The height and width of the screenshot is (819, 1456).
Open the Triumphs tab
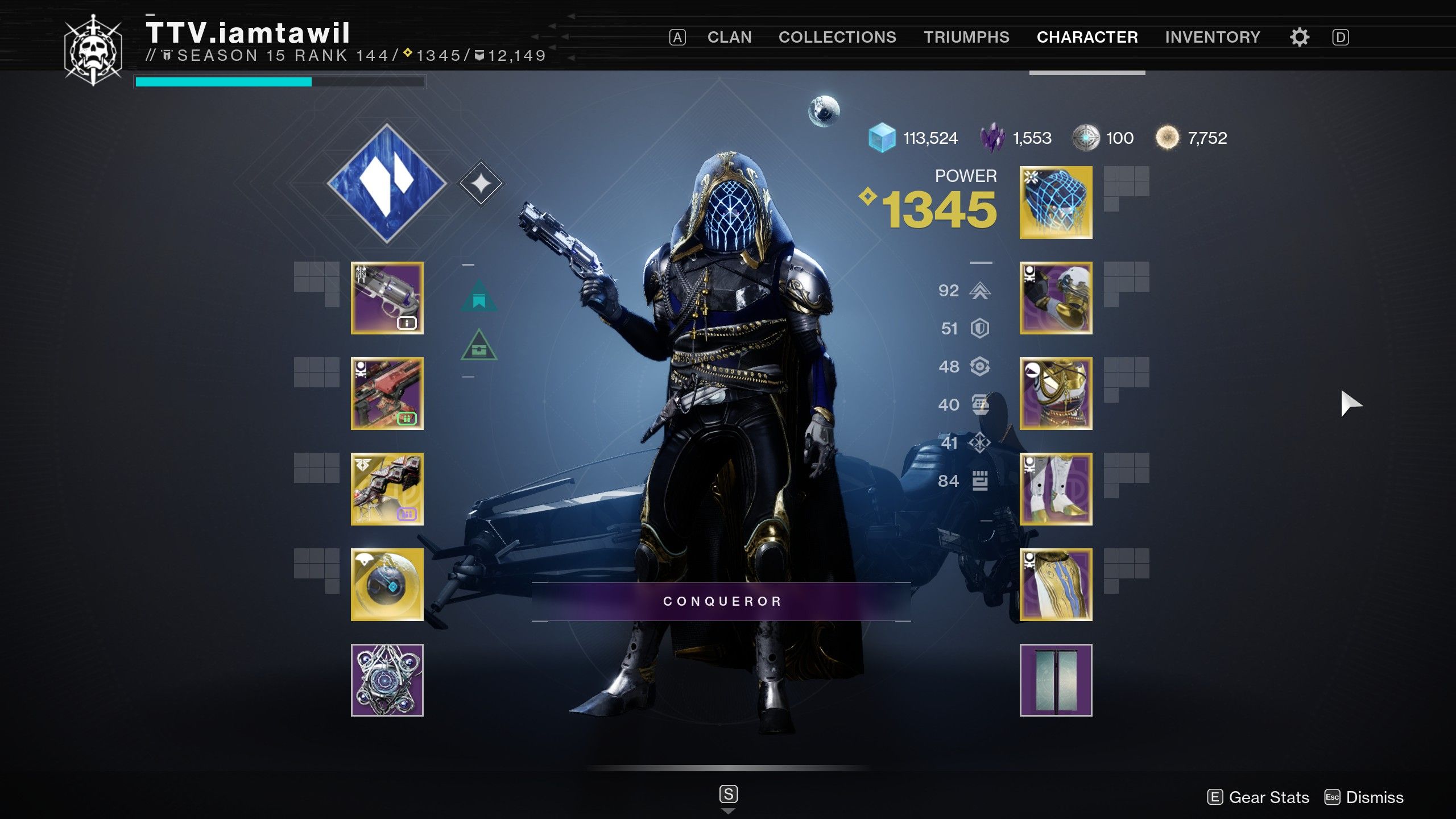click(x=968, y=36)
